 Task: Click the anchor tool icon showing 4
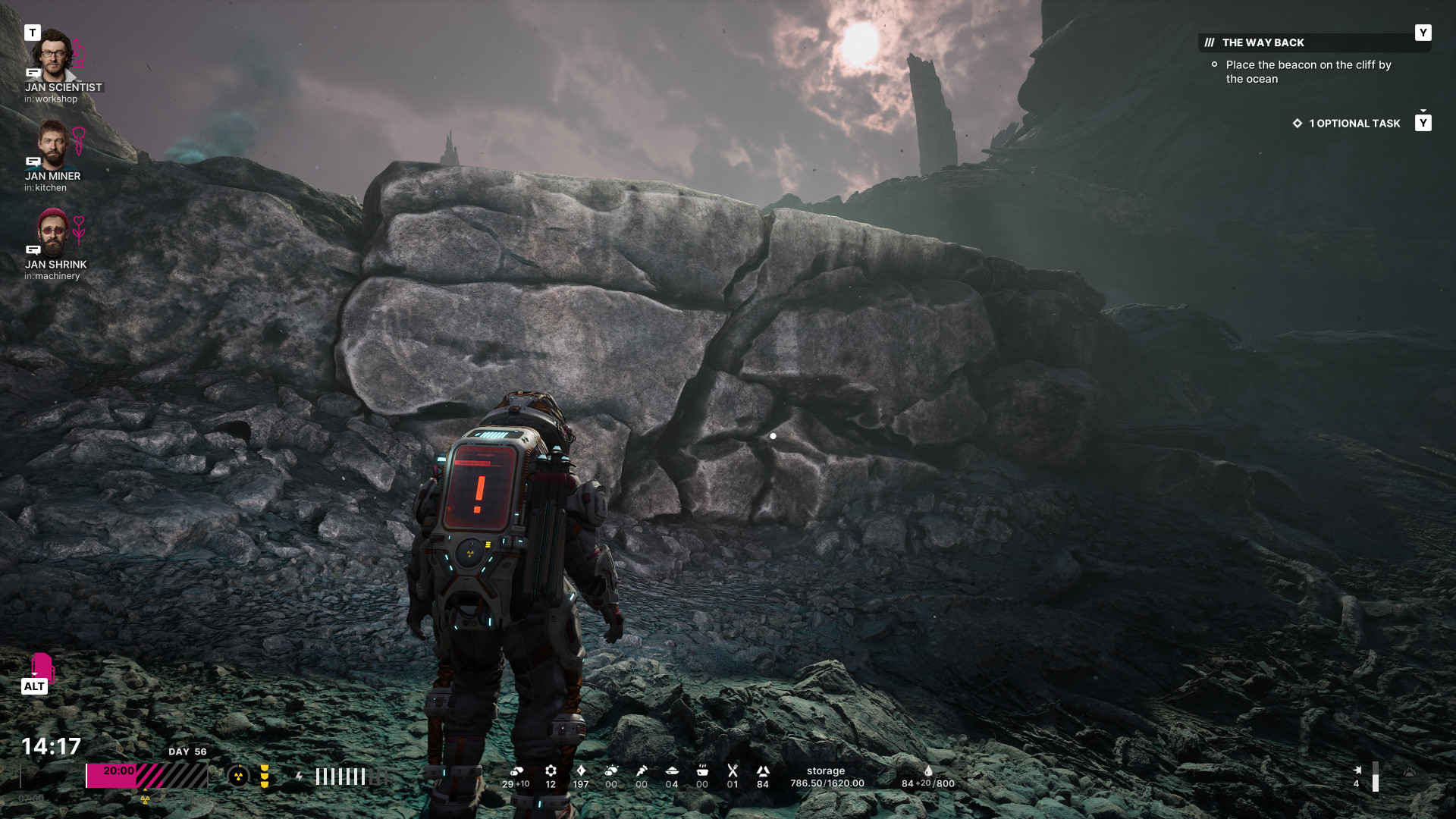tap(1357, 770)
